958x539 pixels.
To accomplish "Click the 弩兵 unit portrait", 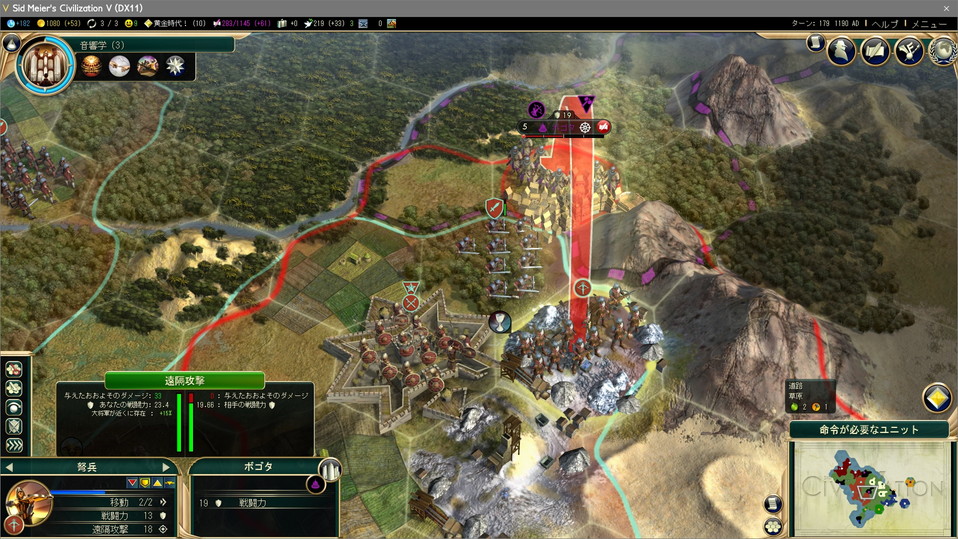I will click(x=27, y=500).
